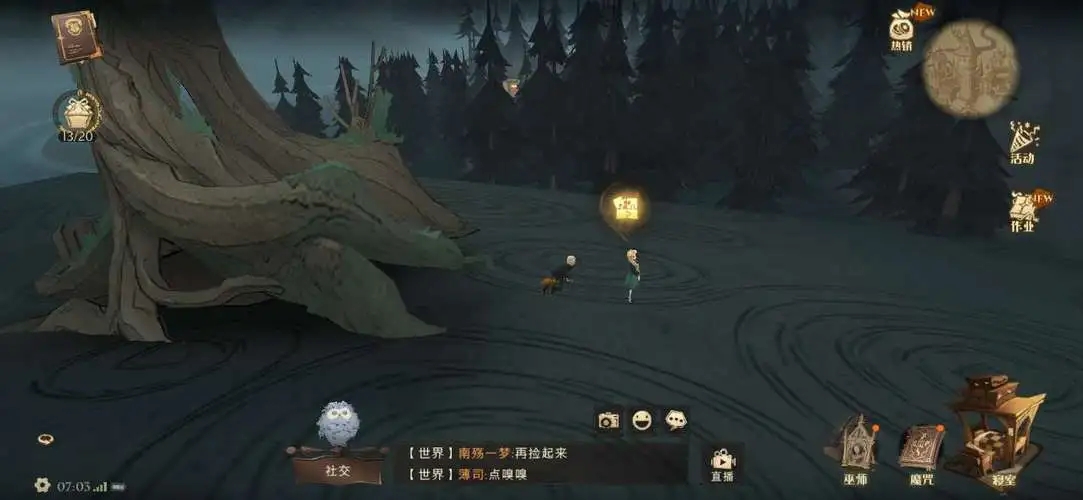Screen dimensions: 1083x500
Task: Open the gift bag showing 13/20
Action: [77, 113]
